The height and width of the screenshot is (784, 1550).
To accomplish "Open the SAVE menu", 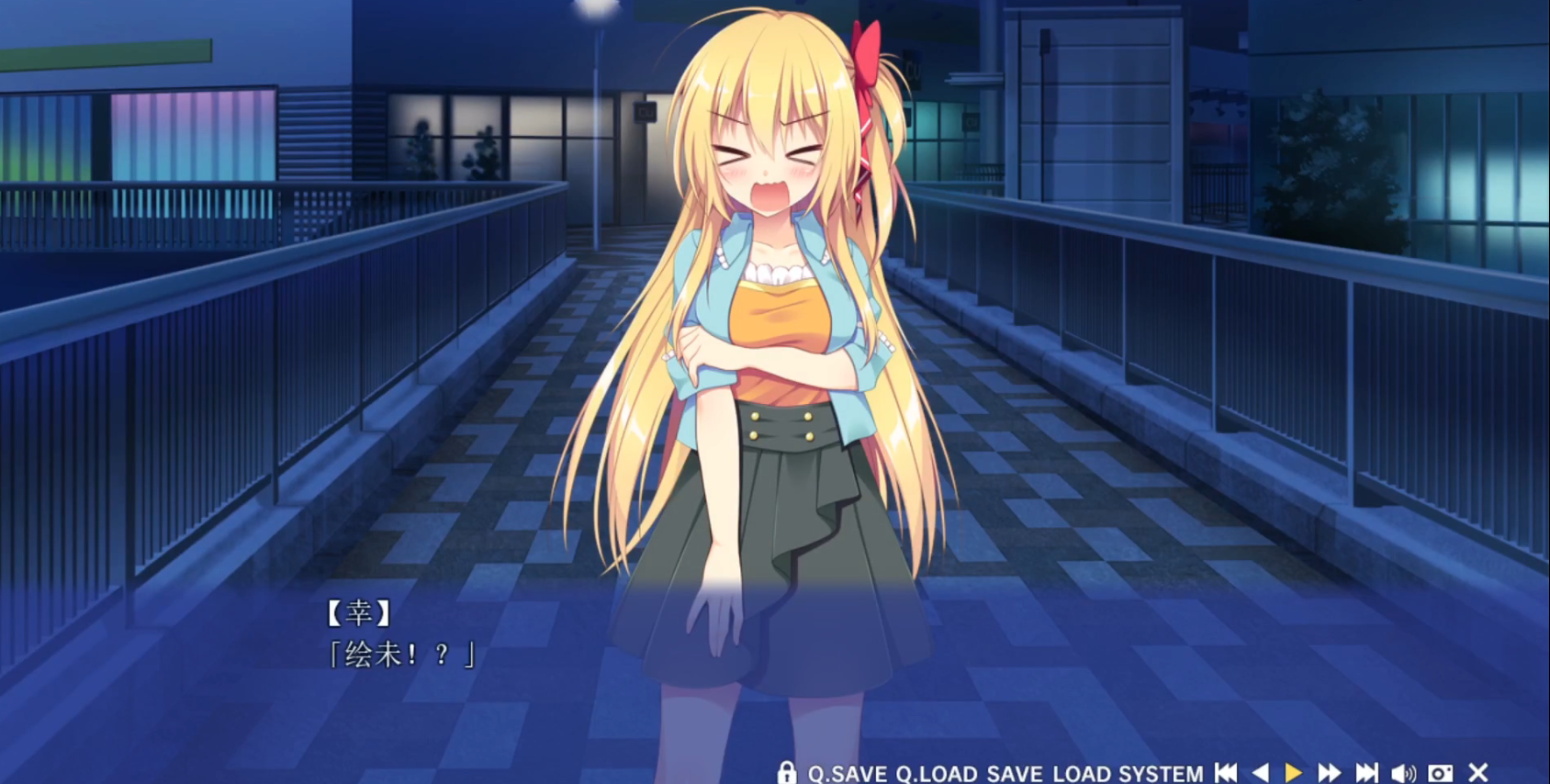I will [1014, 774].
